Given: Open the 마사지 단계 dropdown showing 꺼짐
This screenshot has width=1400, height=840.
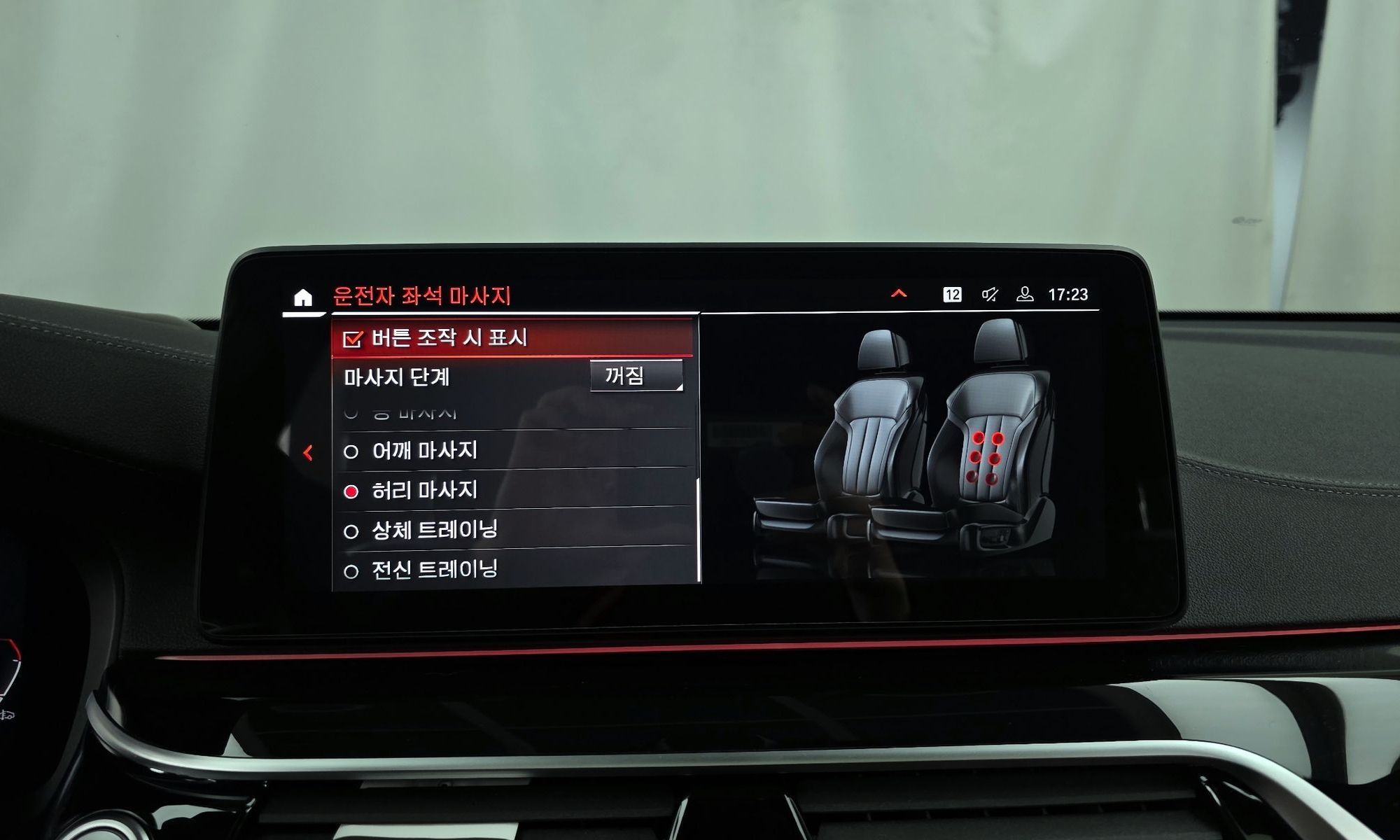Looking at the screenshot, I should point(636,377).
